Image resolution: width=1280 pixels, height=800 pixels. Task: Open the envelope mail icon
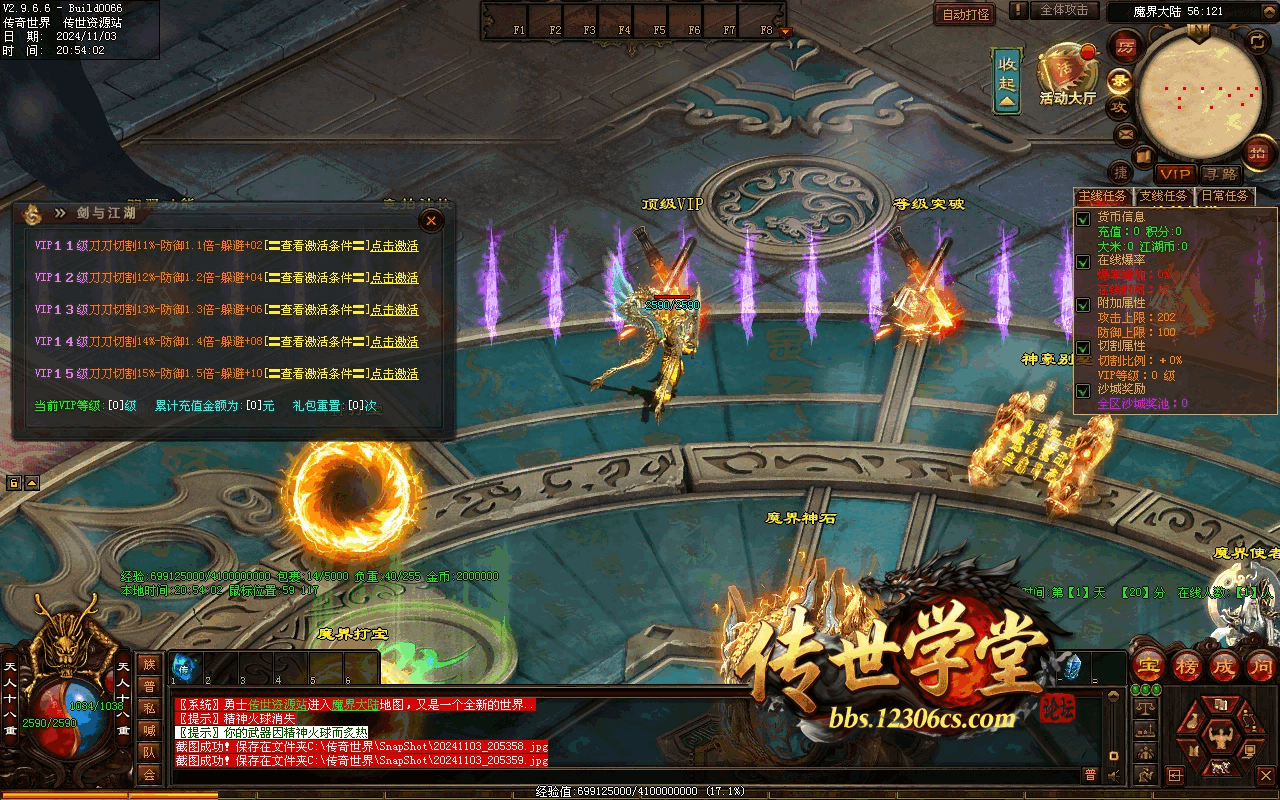1126,133
